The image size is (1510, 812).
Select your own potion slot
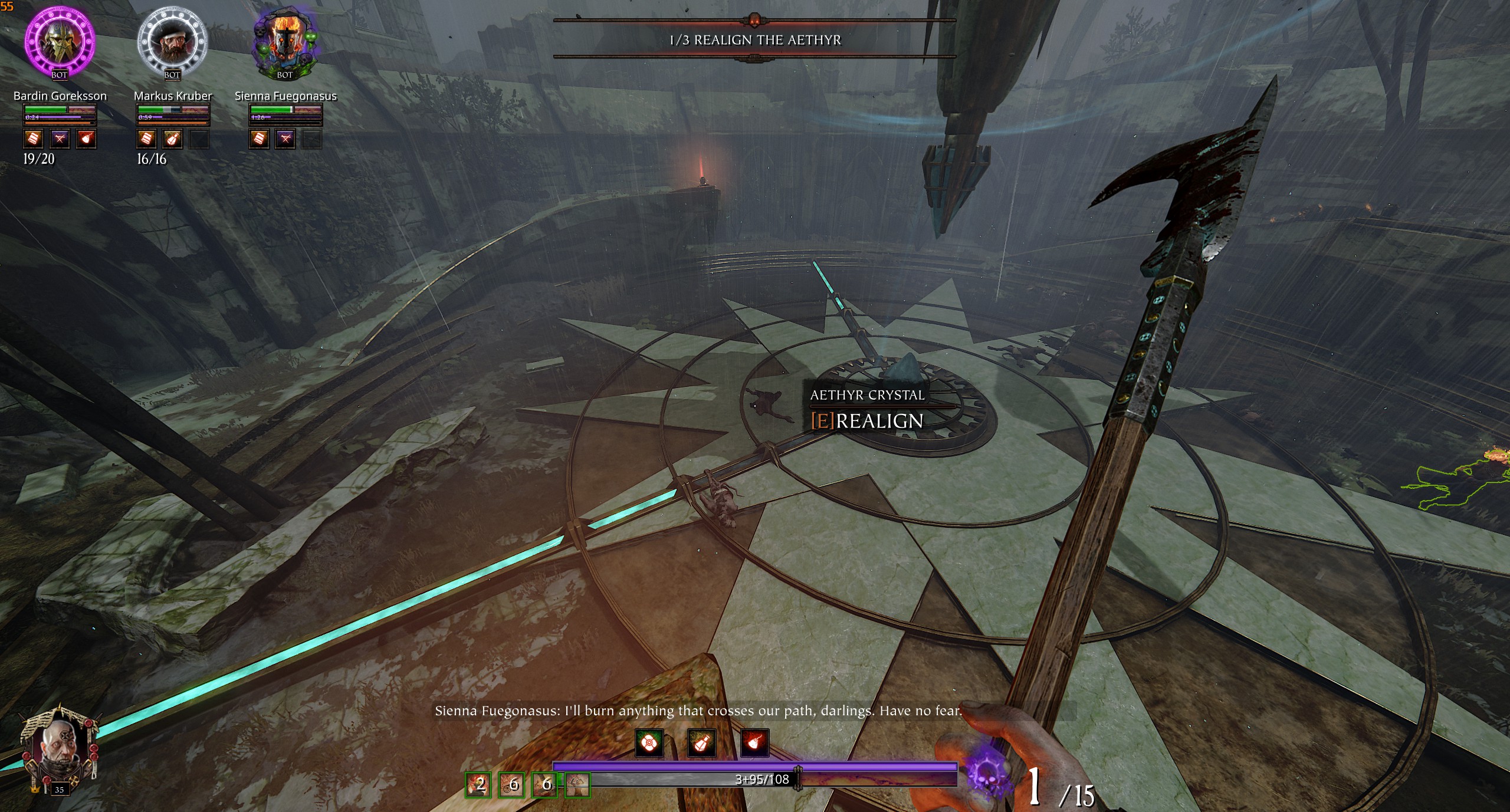[x=701, y=744]
